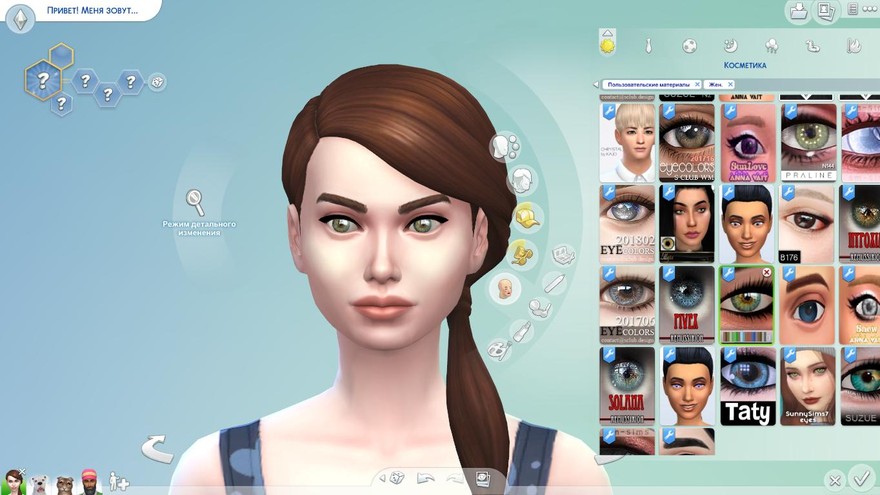This screenshot has height=495, width=880.
Task: Switch to the formal tie outfit category
Action: 648,46
